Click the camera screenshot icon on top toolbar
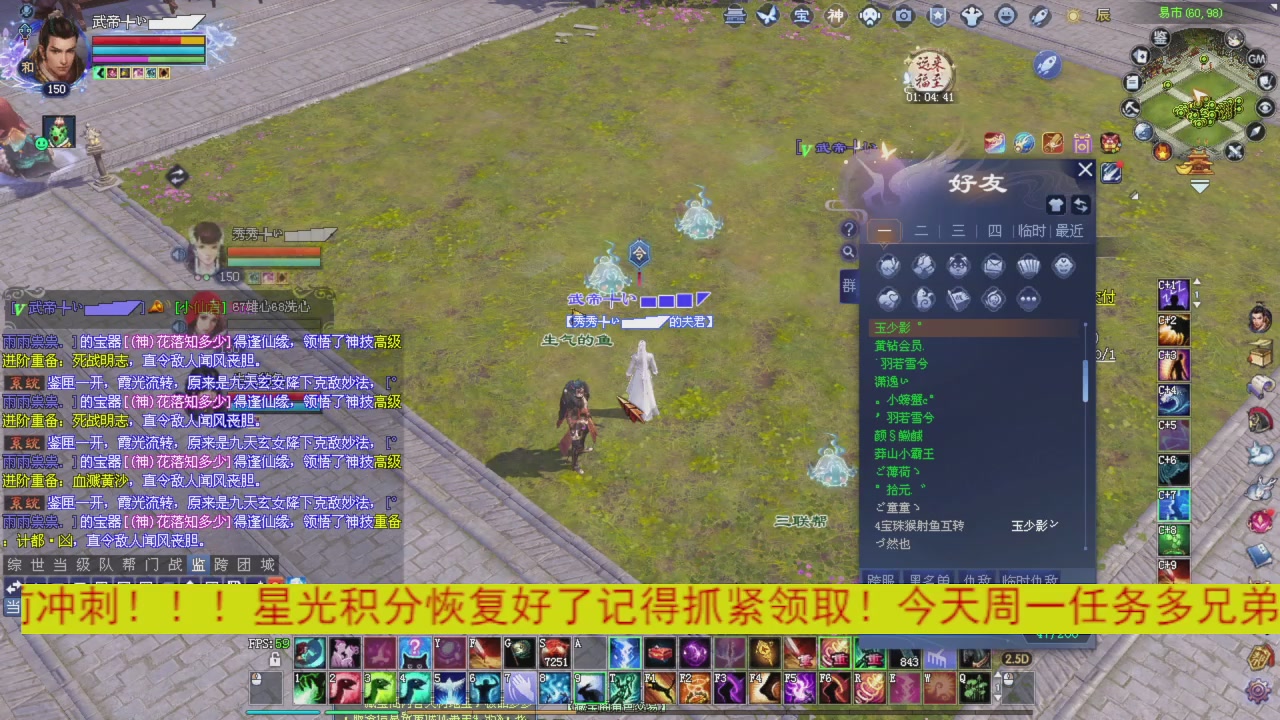 (903, 15)
